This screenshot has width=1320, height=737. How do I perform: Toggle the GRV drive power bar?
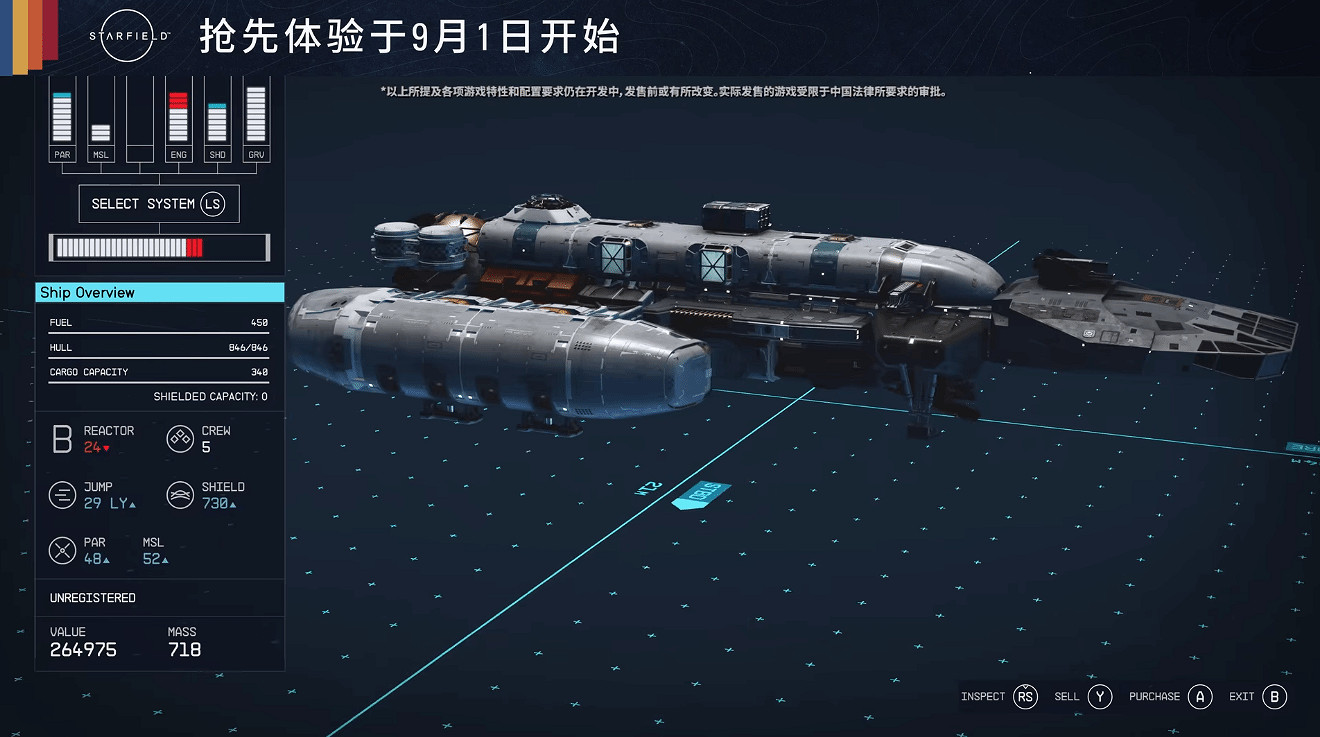click(254, 118)
